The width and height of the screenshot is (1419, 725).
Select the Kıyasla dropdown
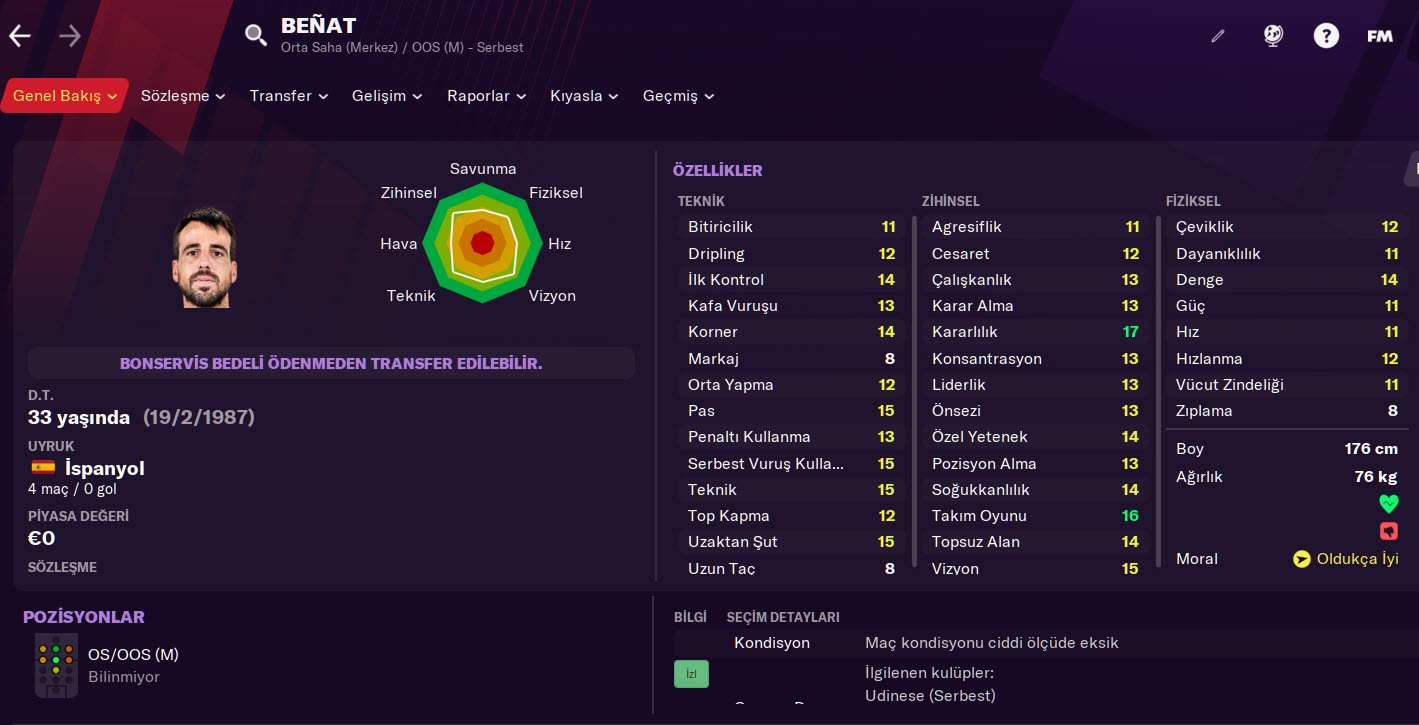[x=584, y=96]
